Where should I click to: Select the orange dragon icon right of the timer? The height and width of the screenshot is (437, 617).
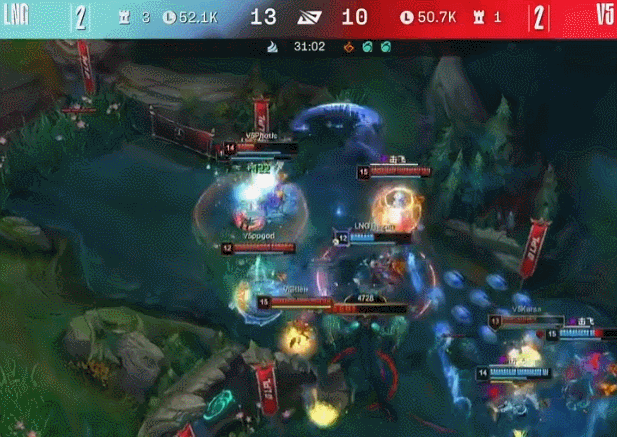(347, 46)
